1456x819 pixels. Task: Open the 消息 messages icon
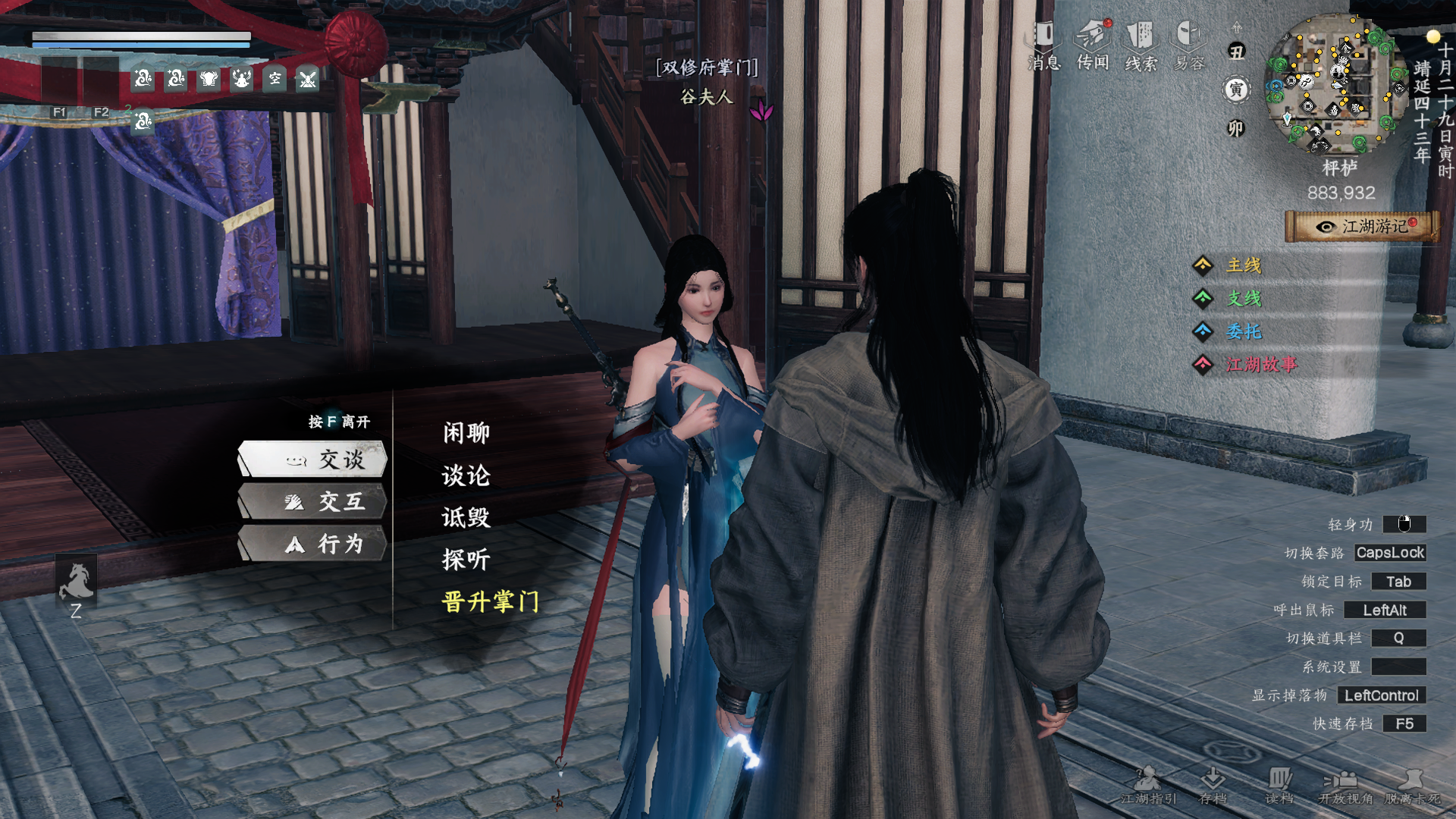click(1044, 45)
